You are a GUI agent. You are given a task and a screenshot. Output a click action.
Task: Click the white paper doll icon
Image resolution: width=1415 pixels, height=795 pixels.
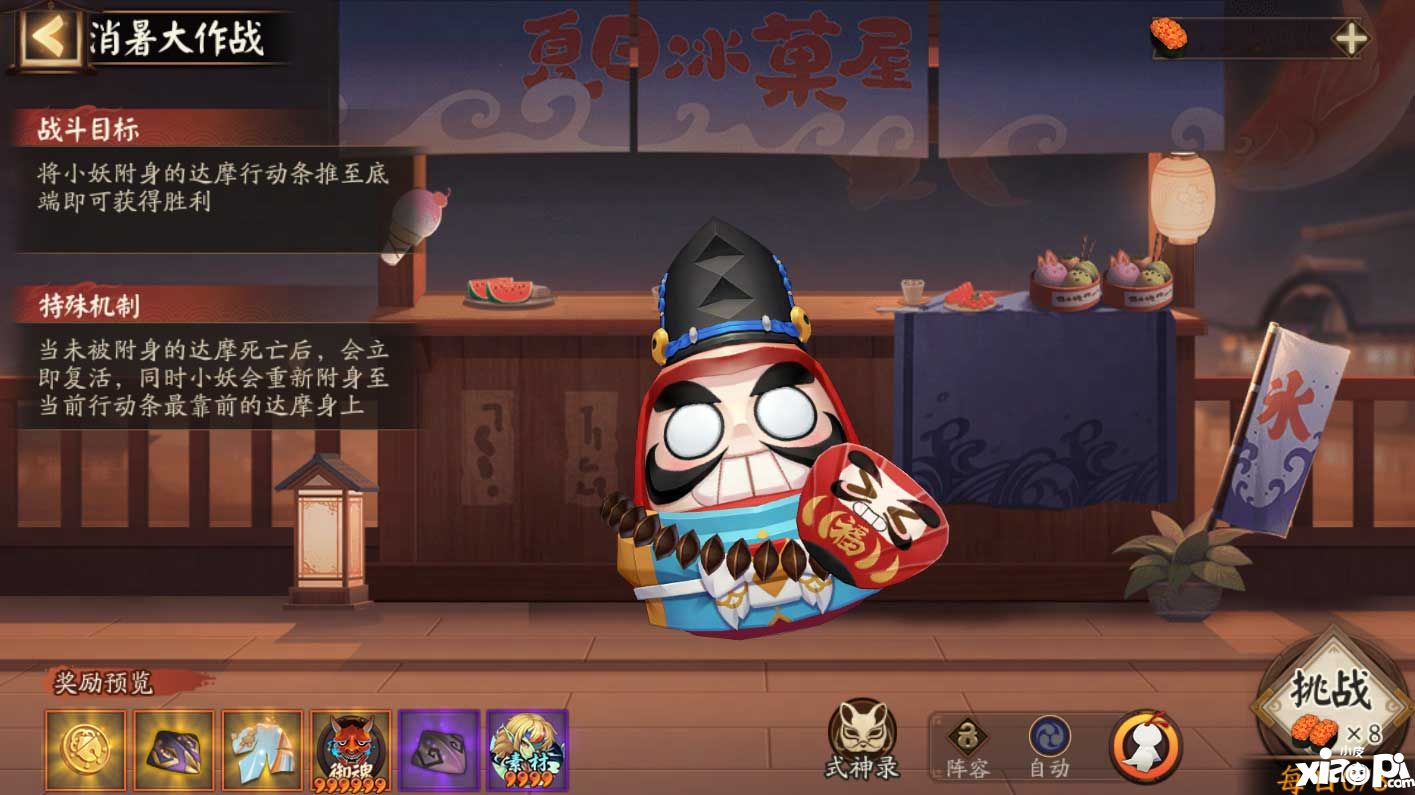click(x=1145, y=746)
